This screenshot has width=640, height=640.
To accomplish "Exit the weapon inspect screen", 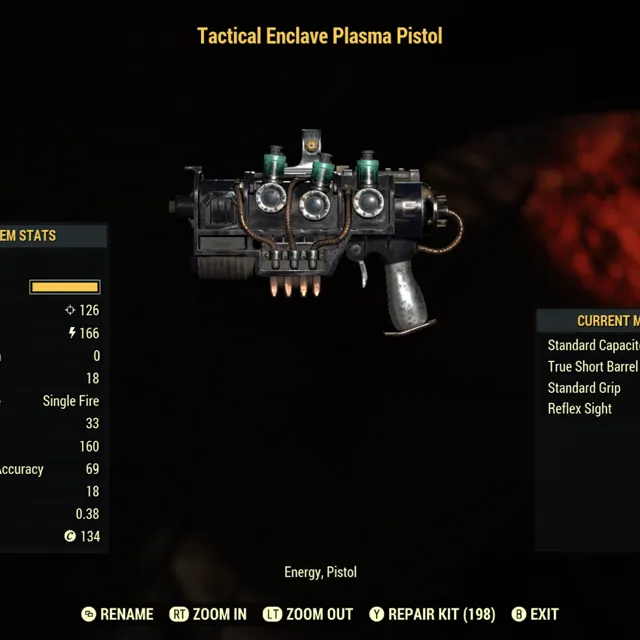I will click(535, 614).
